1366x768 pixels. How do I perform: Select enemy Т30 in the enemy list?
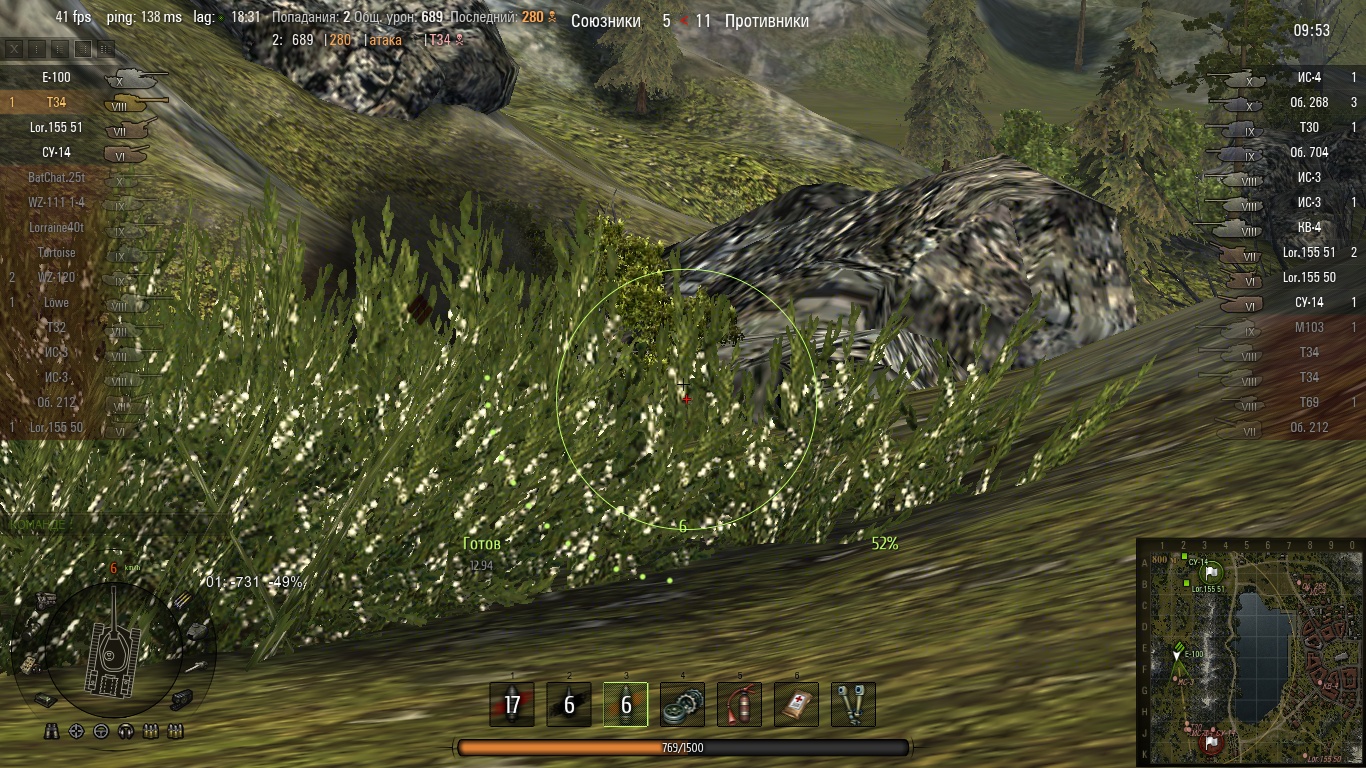(1309, 127)
